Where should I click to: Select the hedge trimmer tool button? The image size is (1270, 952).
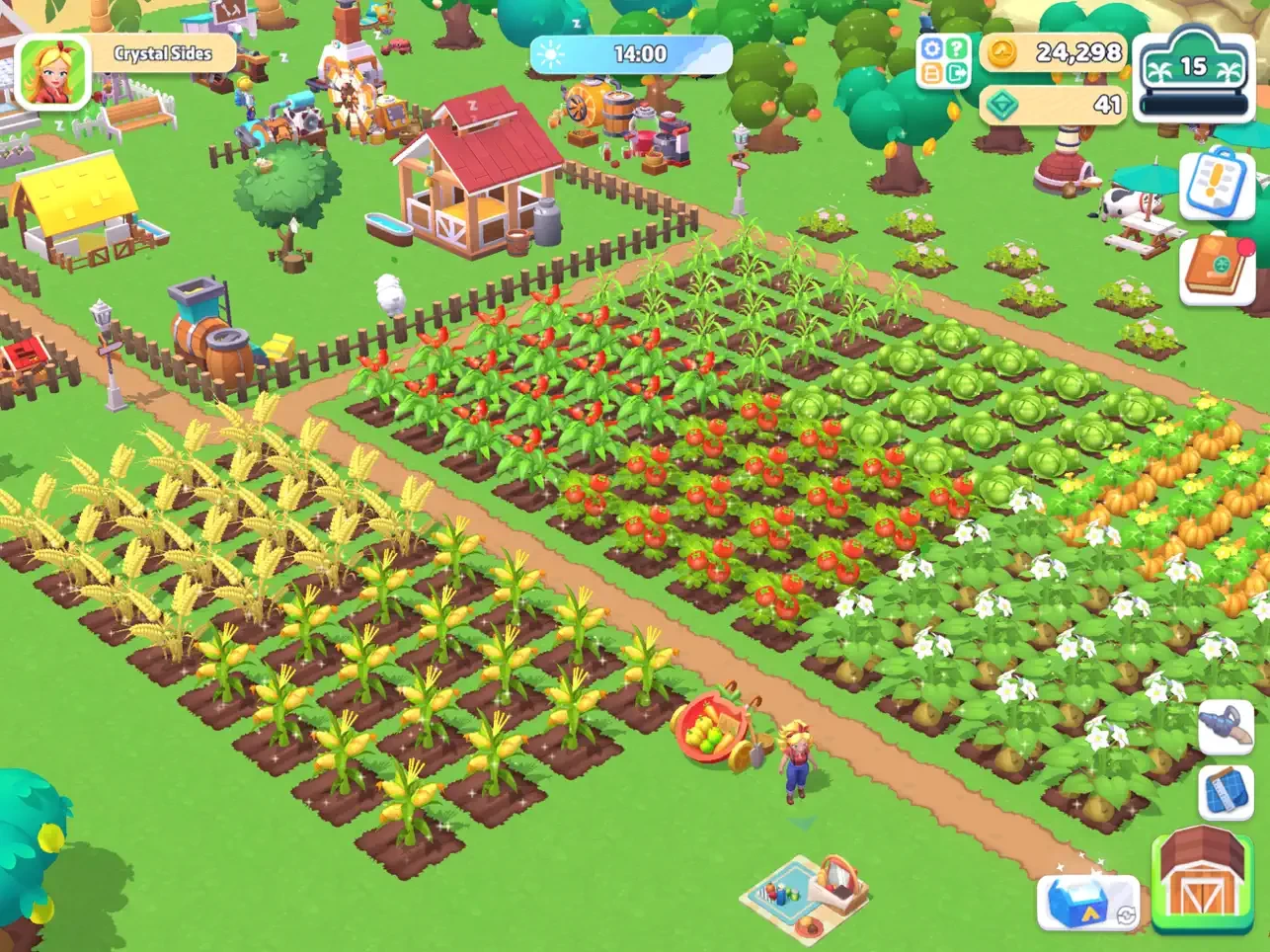point(1226,726)
